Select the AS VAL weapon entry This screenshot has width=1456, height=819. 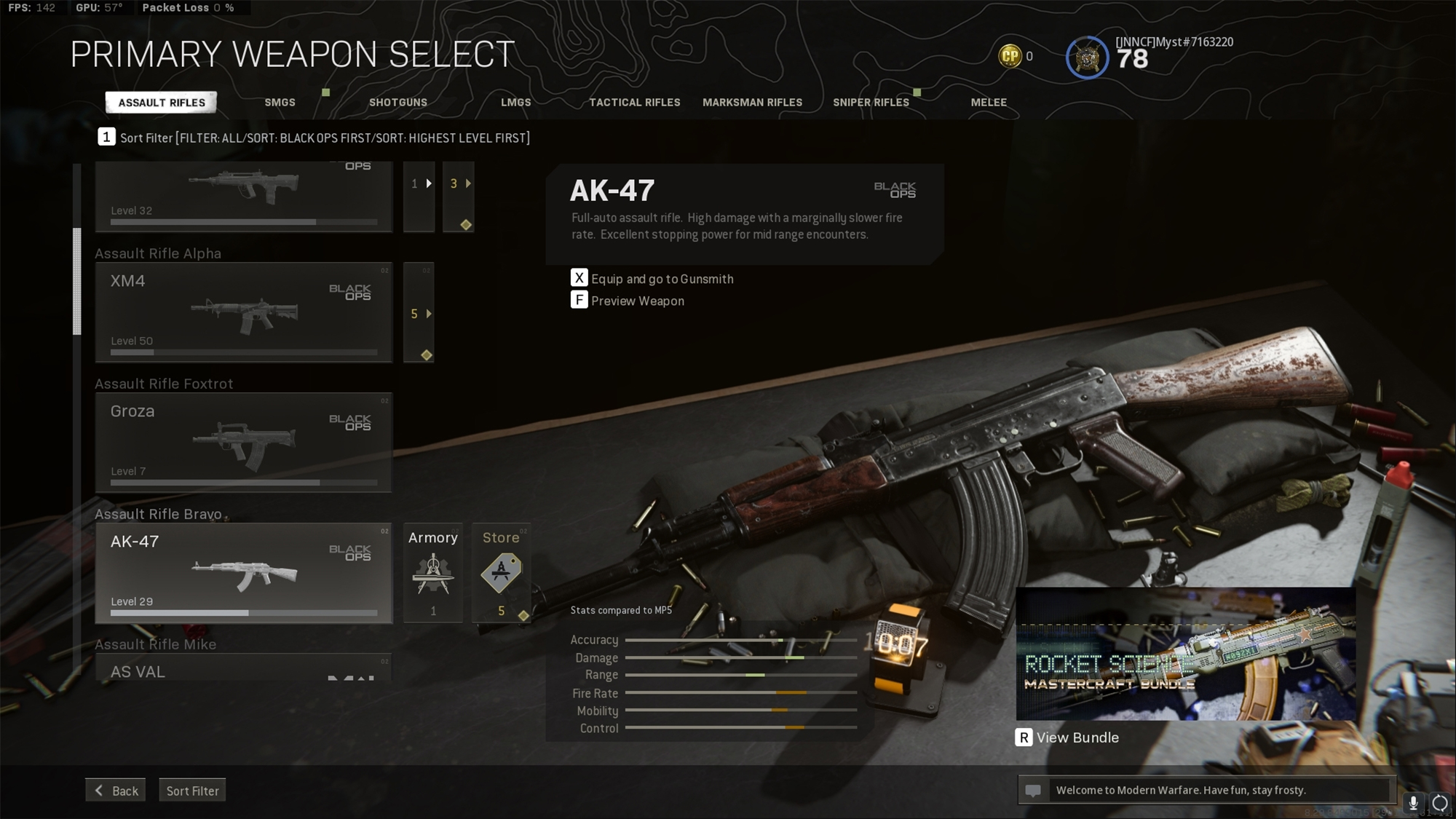coord(243,670)
